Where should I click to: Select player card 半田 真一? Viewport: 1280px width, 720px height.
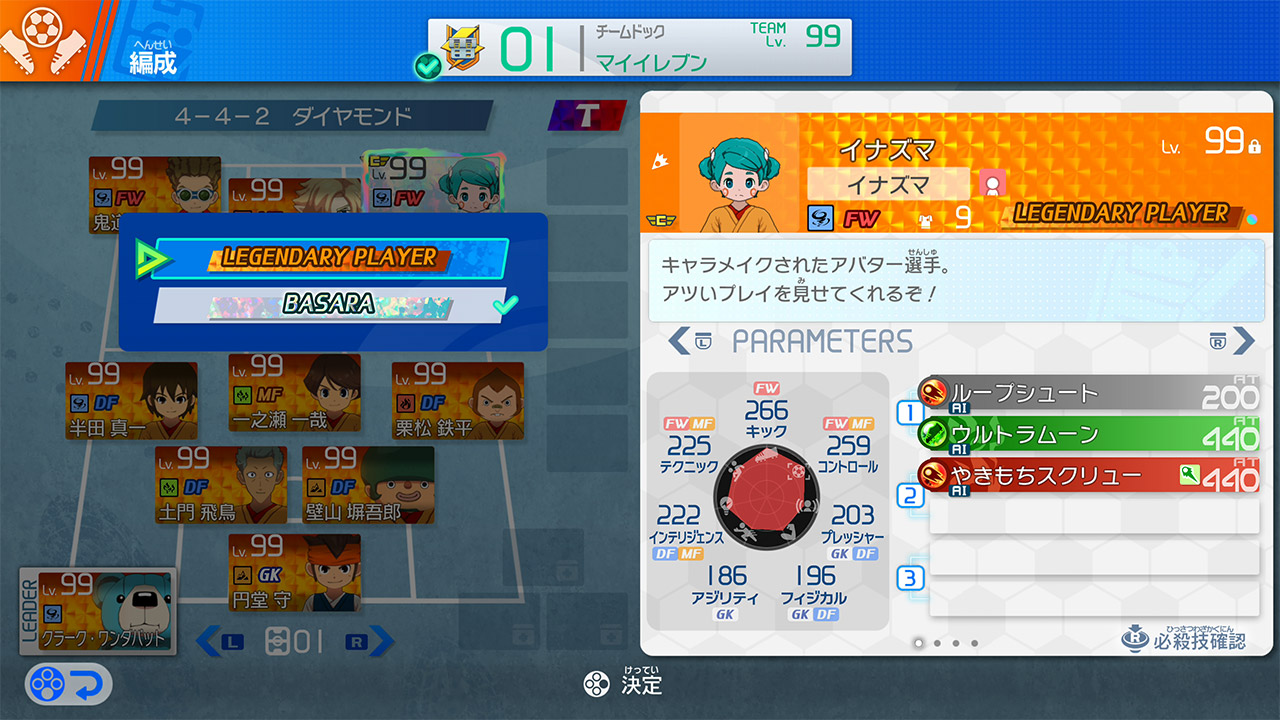131,400
